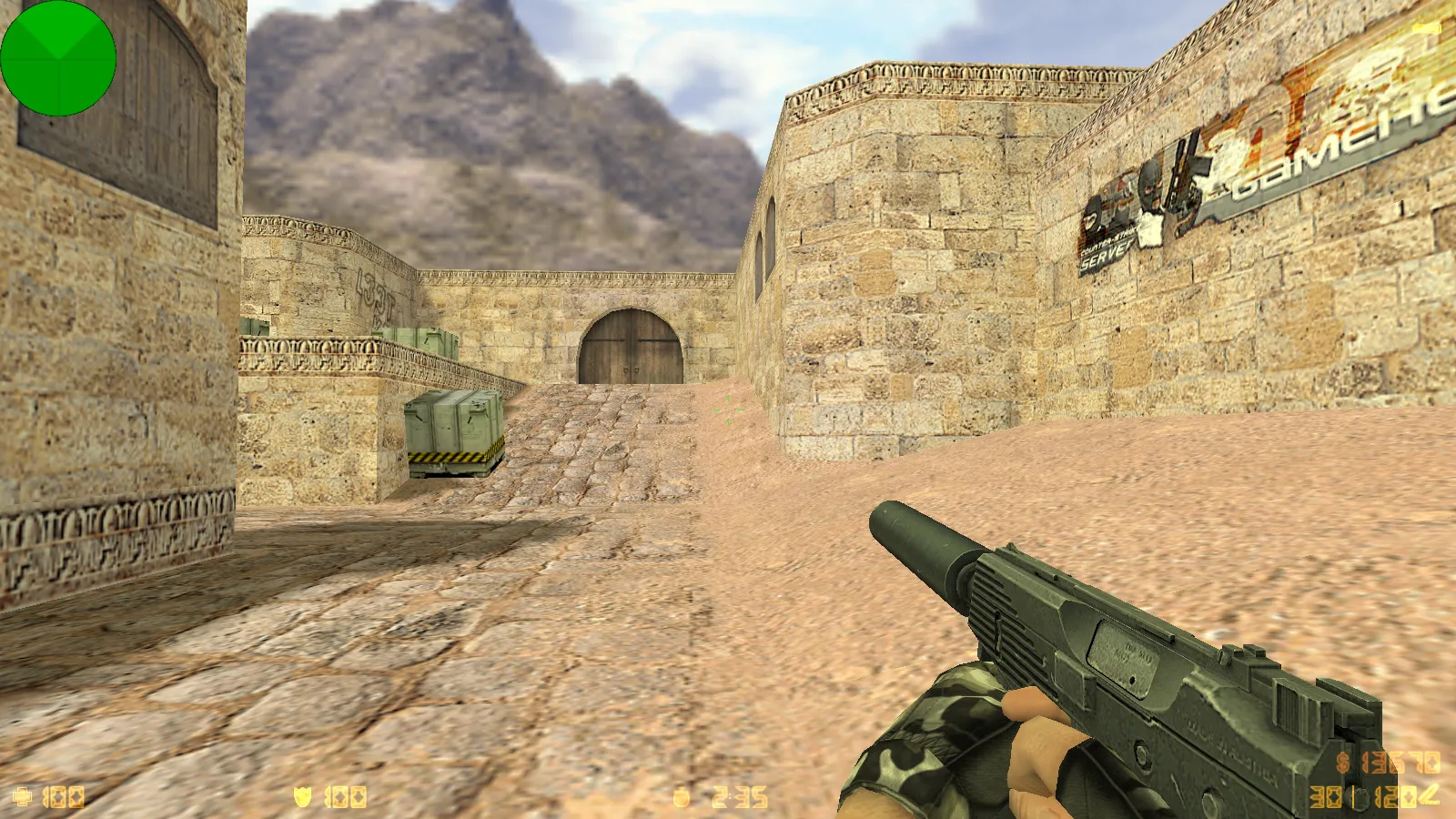The height and width of the screenshot is (819, 1456).
Task: Click the green circular radar
Action: point(58,58)
